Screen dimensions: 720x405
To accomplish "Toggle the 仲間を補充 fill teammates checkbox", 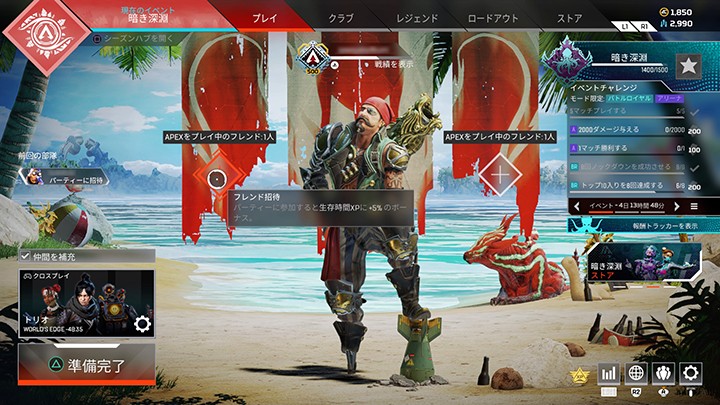I will coord(25,257).
